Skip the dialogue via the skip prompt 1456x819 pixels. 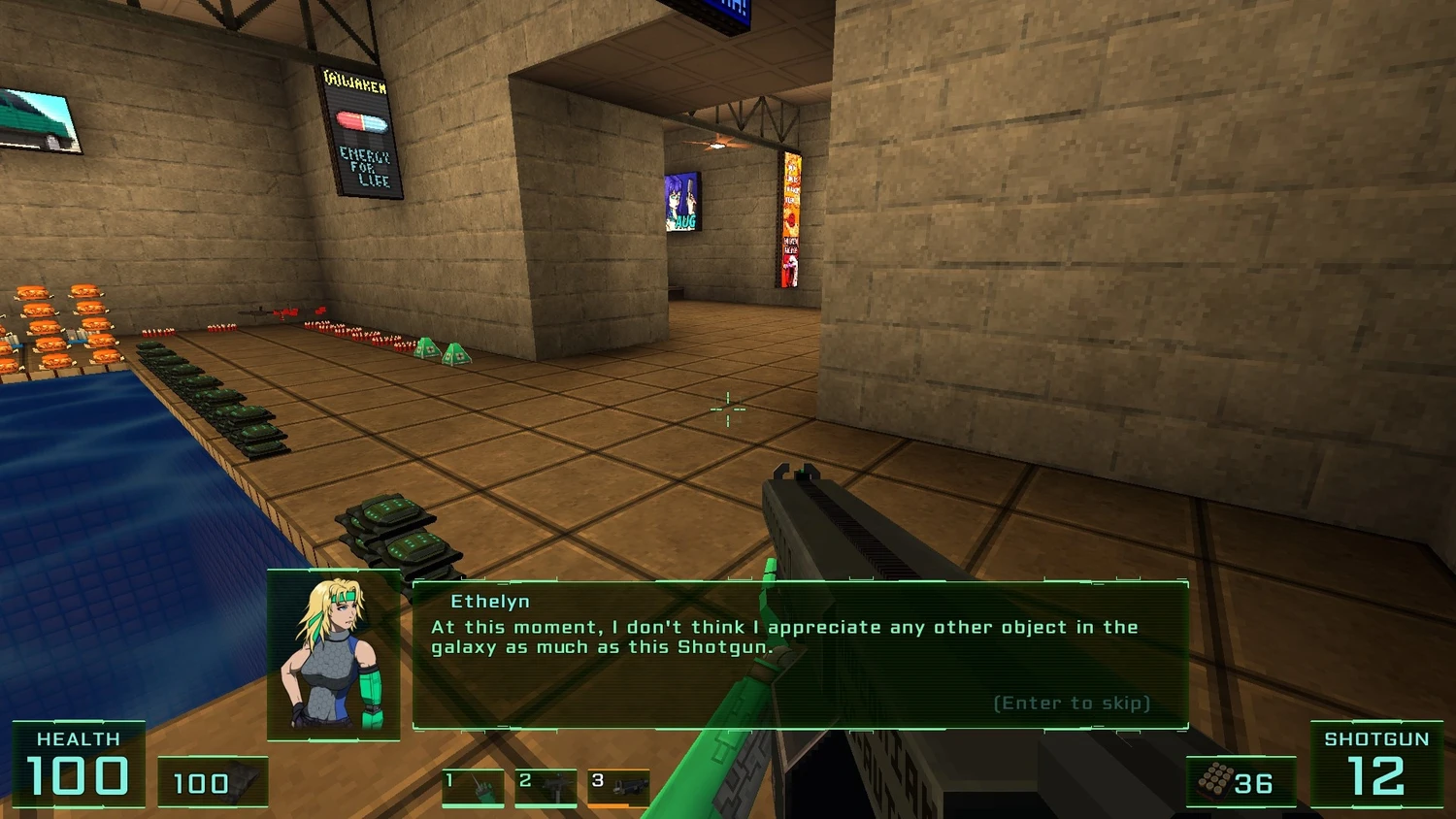(1072, 703)
